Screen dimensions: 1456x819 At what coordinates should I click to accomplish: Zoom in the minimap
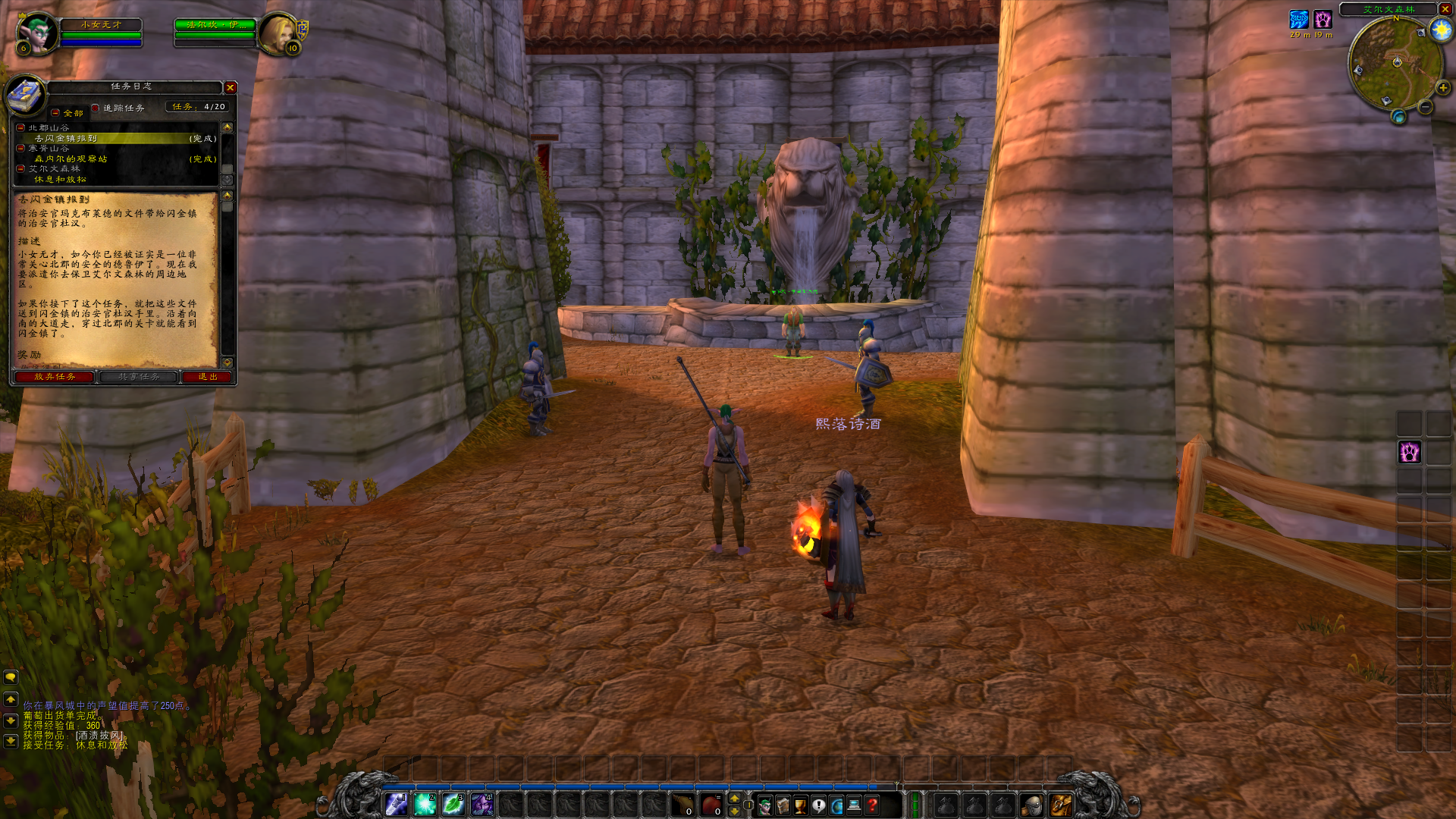click(x=1442, y=88)
